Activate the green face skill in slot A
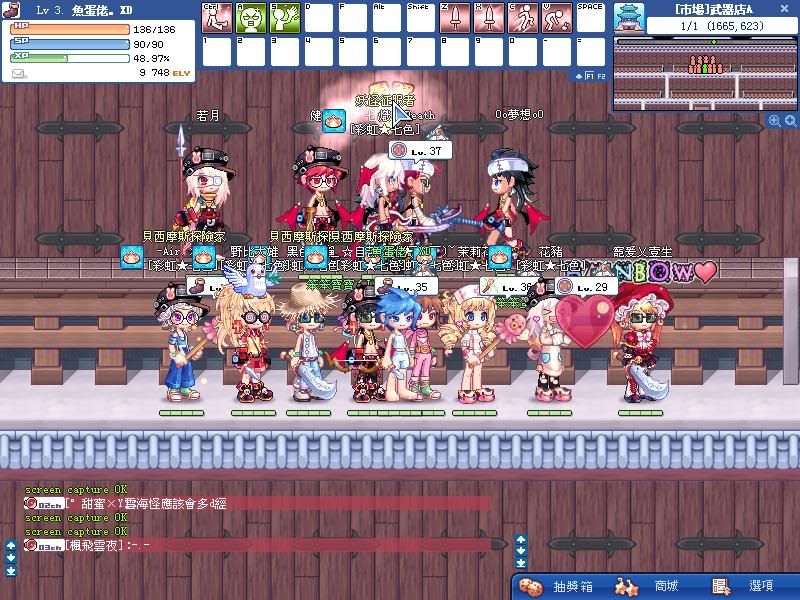The image size is (800, 600). point(251,18)
